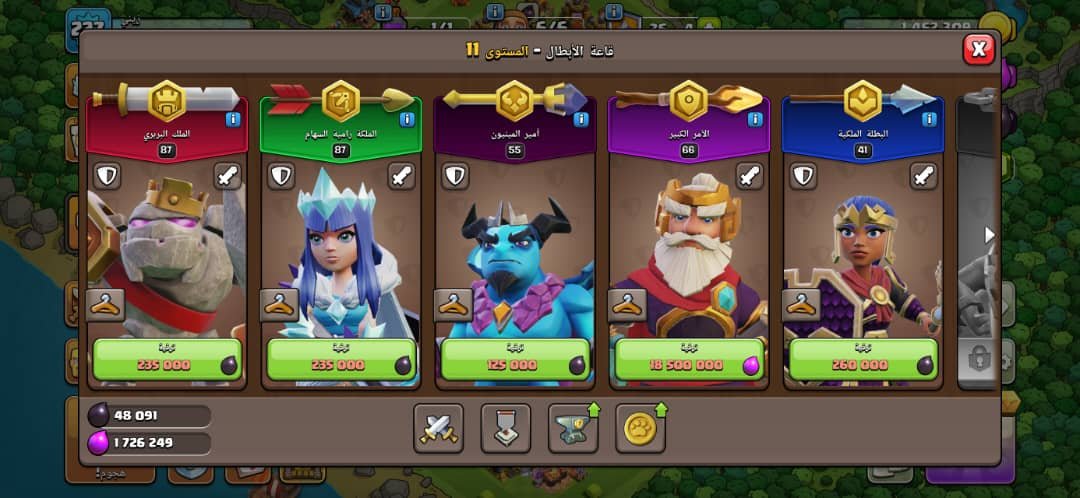Open the Barbarian King skin hanger

[x=106, y=305]
